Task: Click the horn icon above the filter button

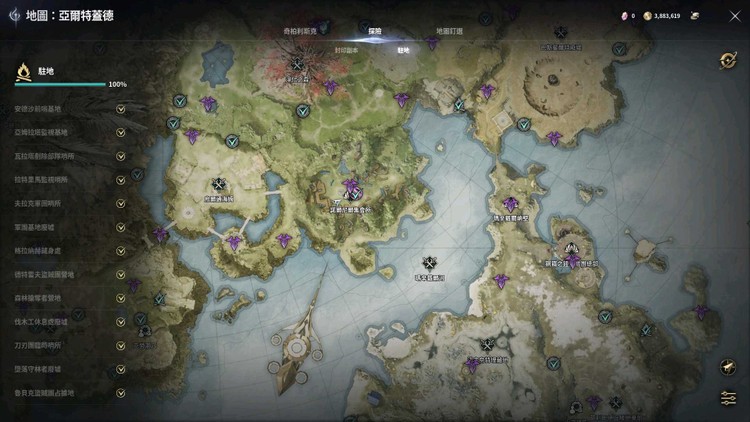Action: 728,367
